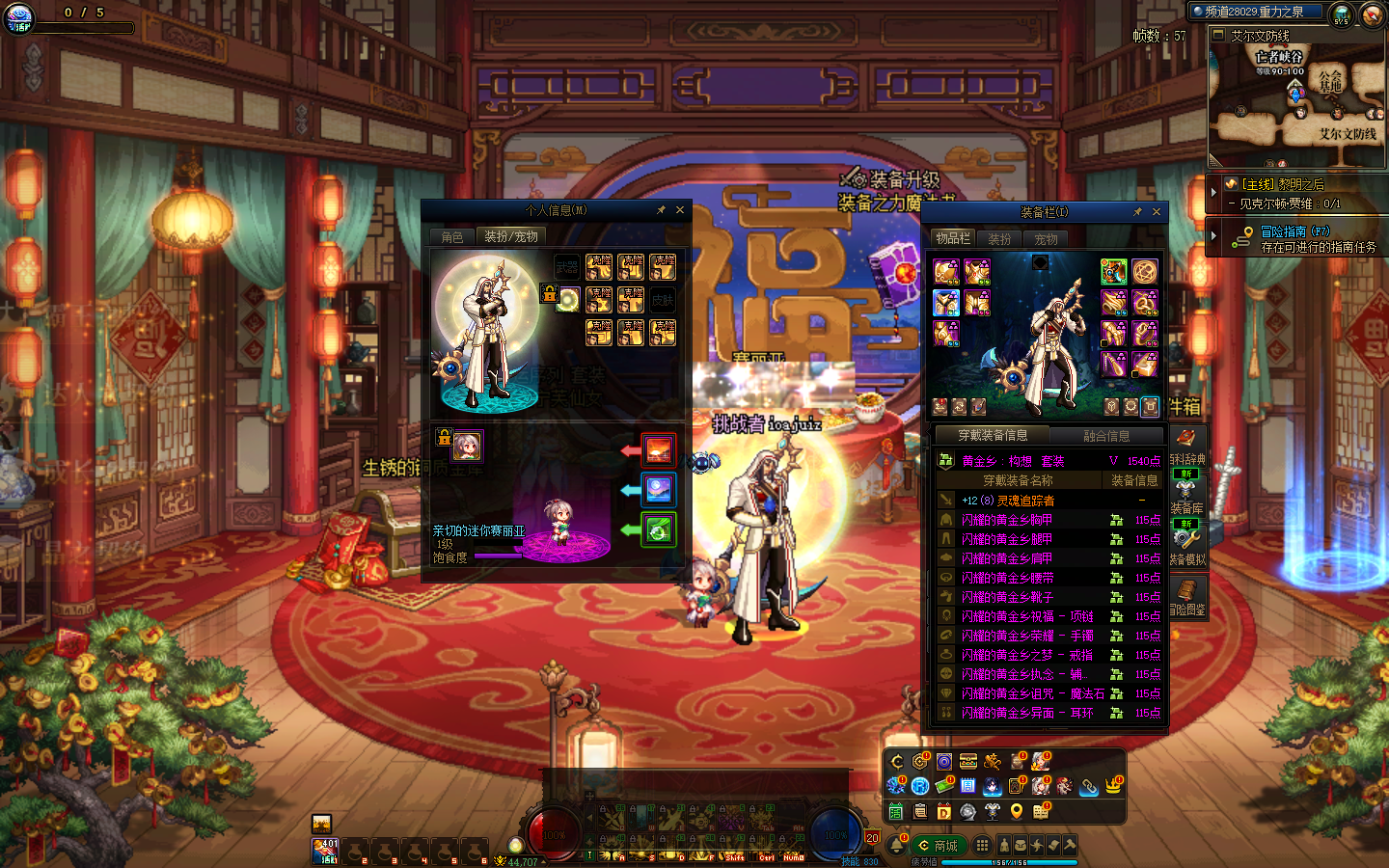
Task: Open the 装备库 equipment library icon
Action: [x=1186, y=492]
